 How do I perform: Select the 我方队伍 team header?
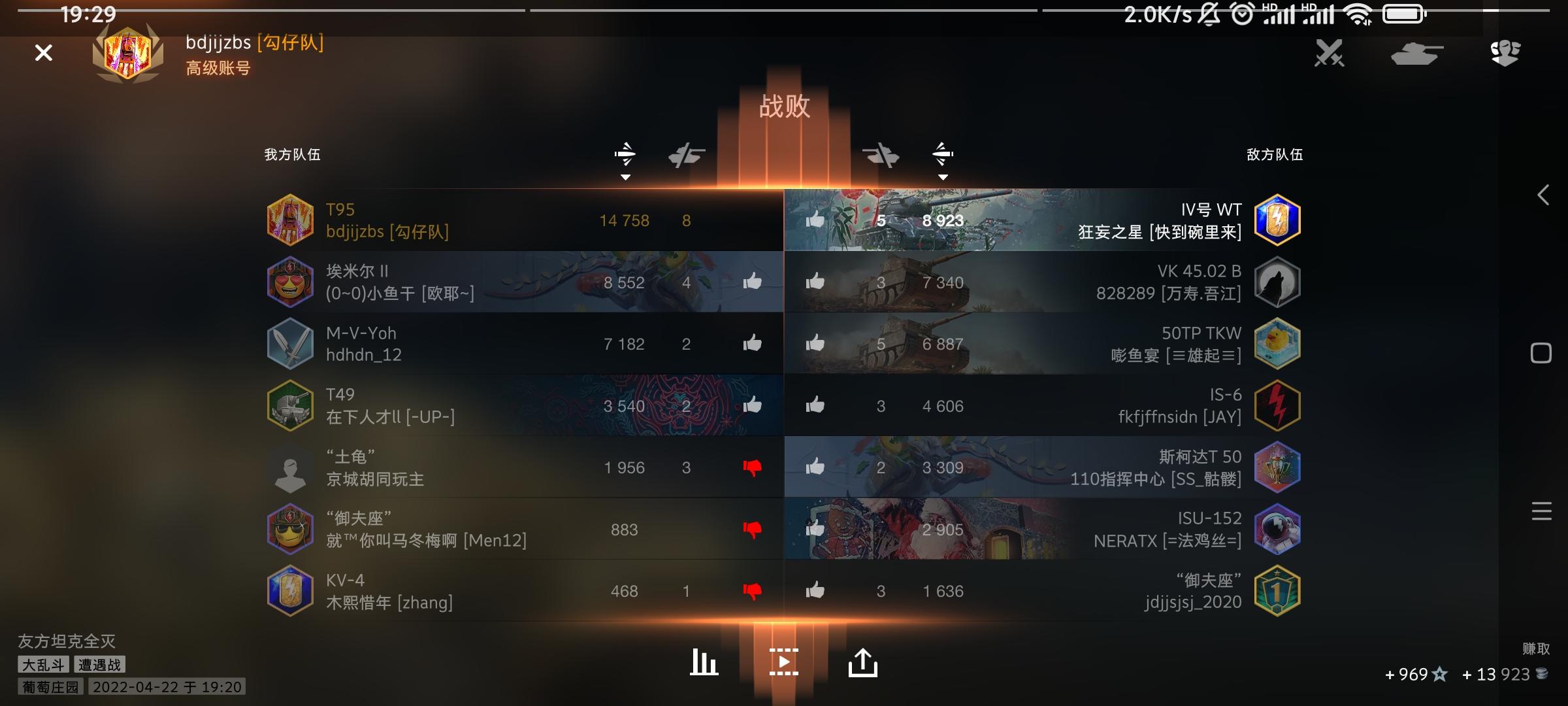(x=291, y=156)
